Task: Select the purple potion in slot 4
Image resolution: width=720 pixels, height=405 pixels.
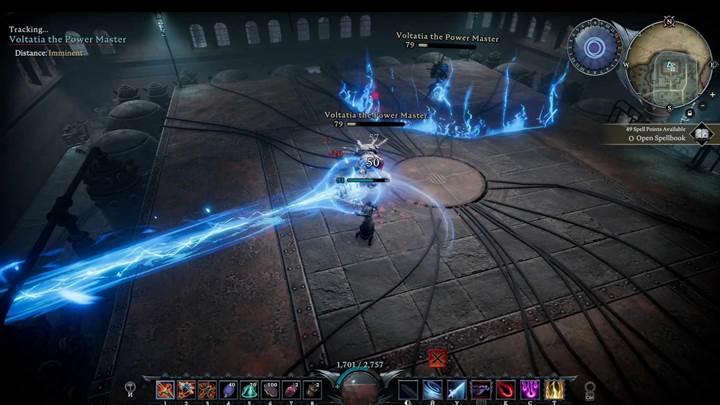Action: (x=229, y=389)
